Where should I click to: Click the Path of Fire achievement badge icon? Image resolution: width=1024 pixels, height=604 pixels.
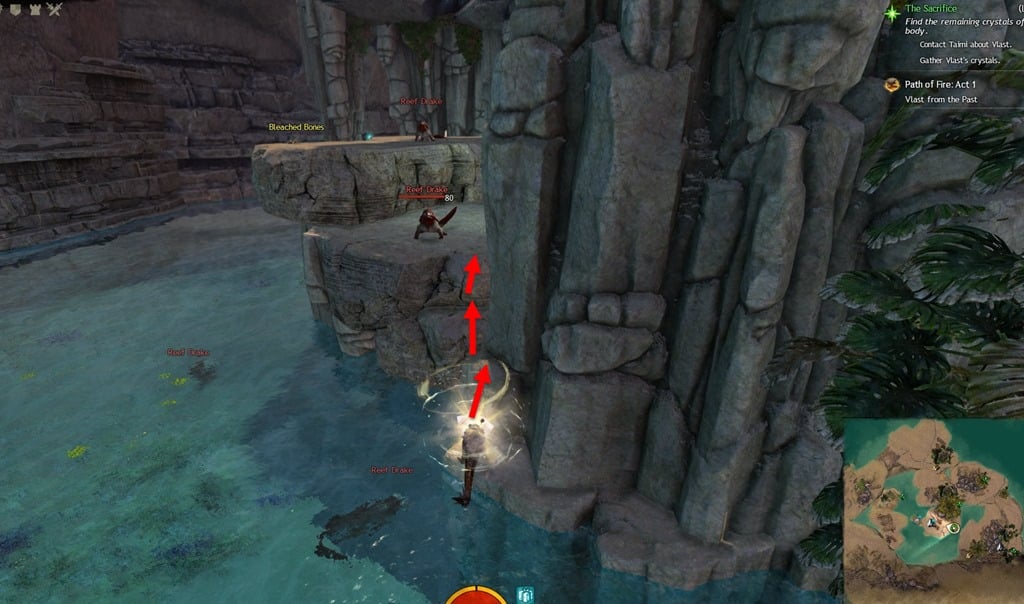pyautogui.click(x=891, y=86)
